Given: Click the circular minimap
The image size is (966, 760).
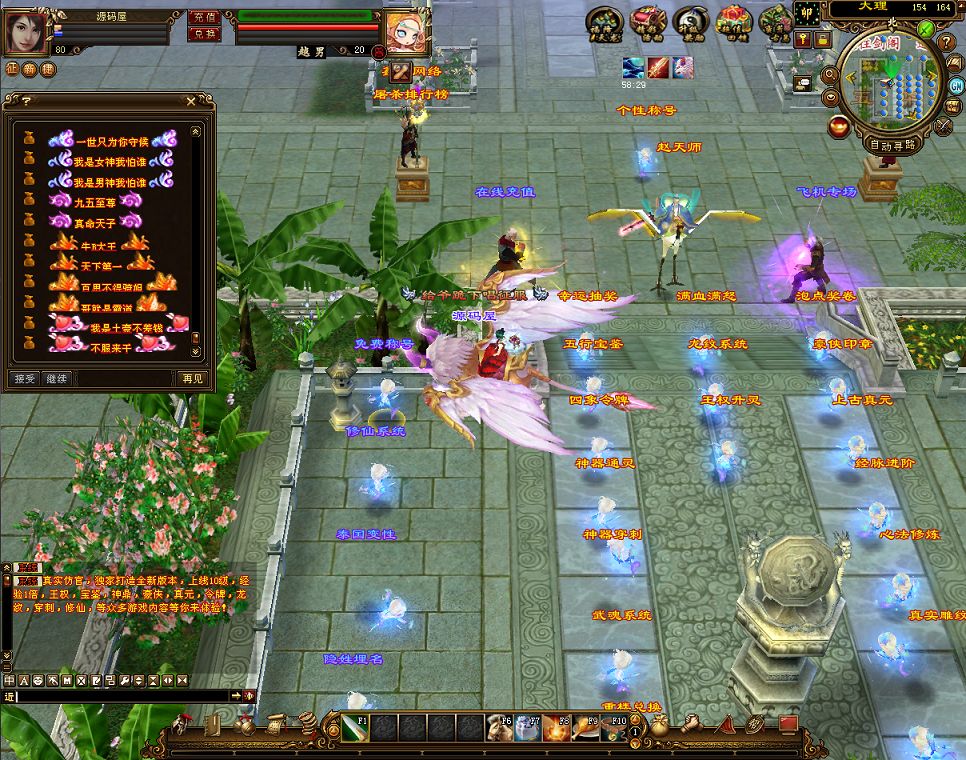Looking at the screenshot, I should coord(890,88).
